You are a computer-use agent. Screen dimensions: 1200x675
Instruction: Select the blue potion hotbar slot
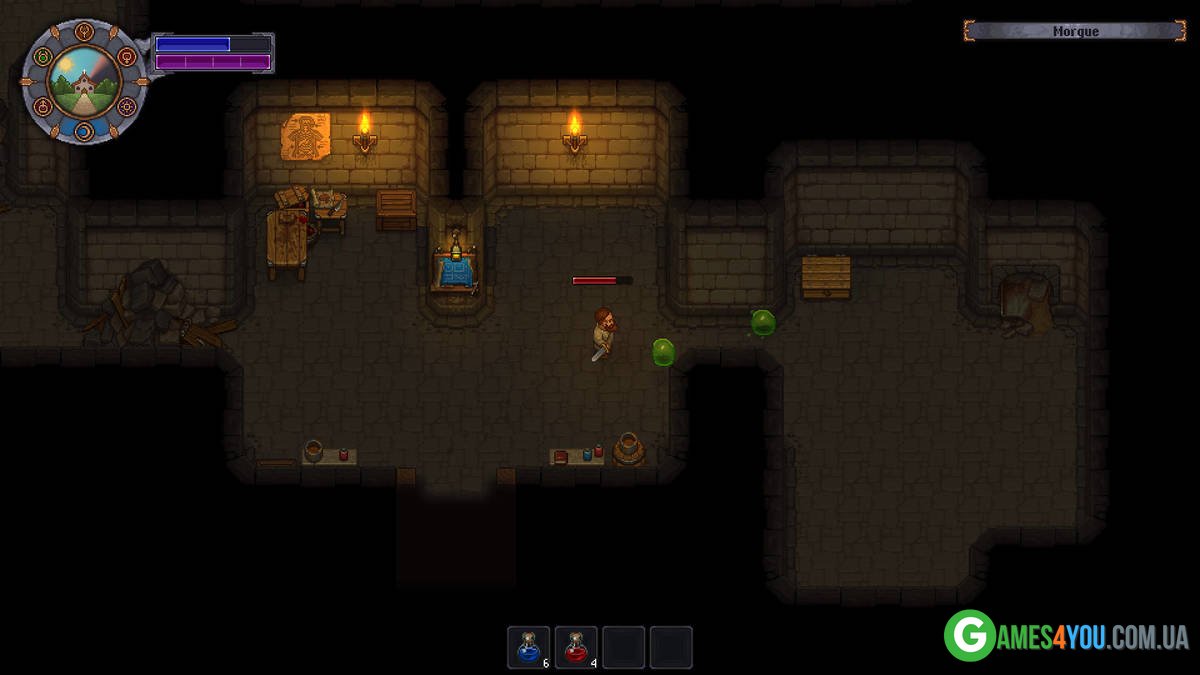(528, 647)
